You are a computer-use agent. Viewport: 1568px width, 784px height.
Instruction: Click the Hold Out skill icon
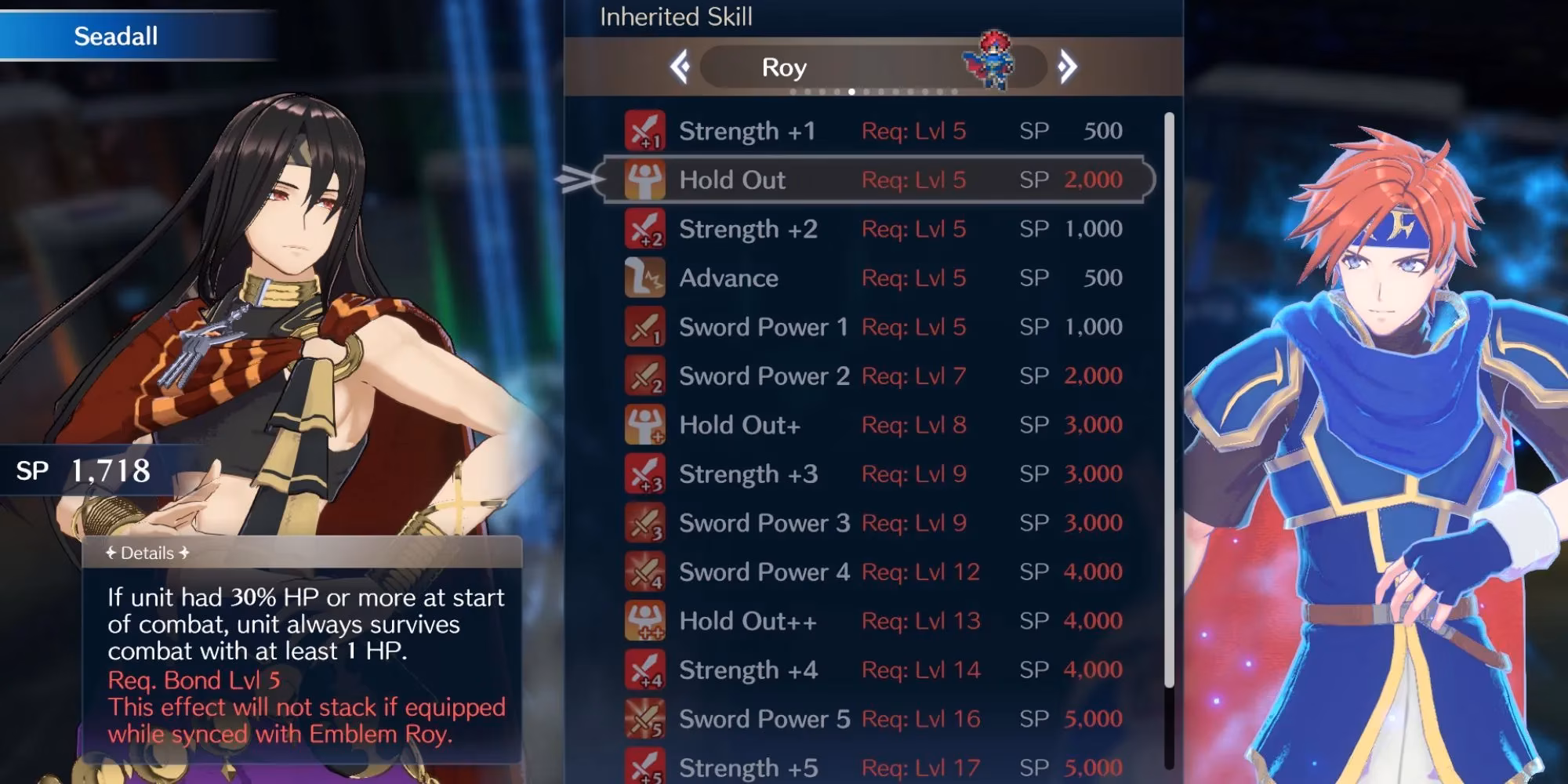pyautogui.click(x=643, y=180)
